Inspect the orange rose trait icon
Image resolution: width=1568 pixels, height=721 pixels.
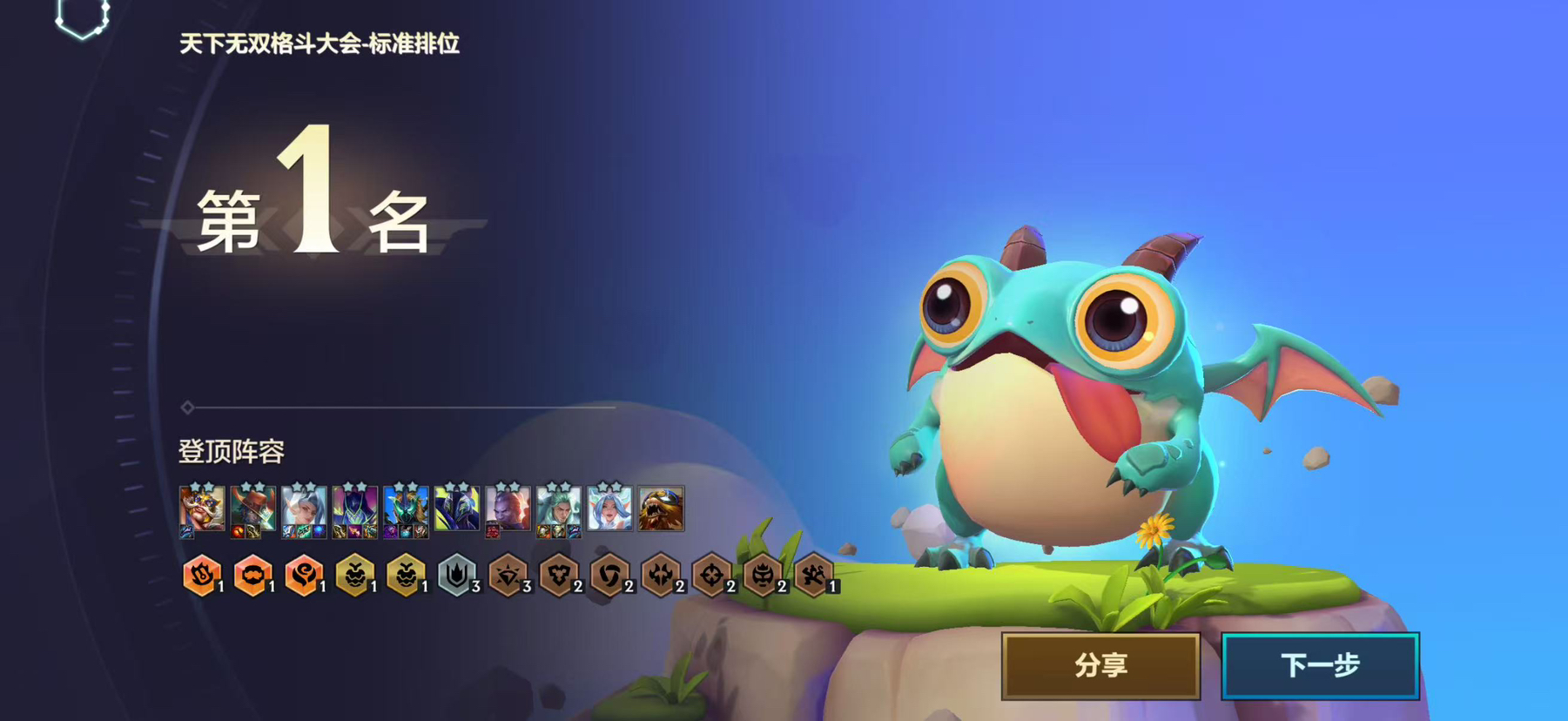[x=303, y=576]
